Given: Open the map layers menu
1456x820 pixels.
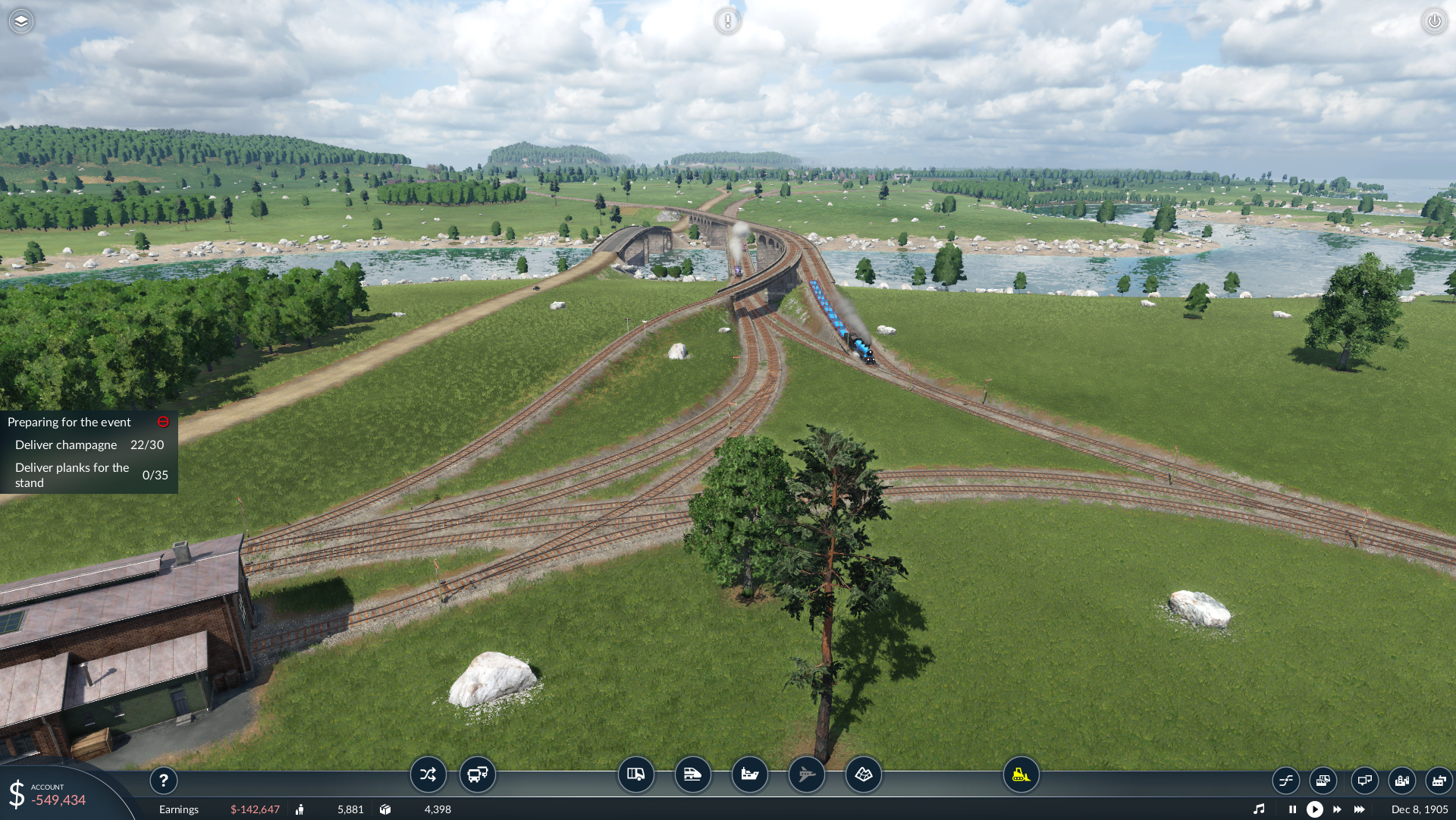Looking at the screenshot, I should click(x=21, y=21).
